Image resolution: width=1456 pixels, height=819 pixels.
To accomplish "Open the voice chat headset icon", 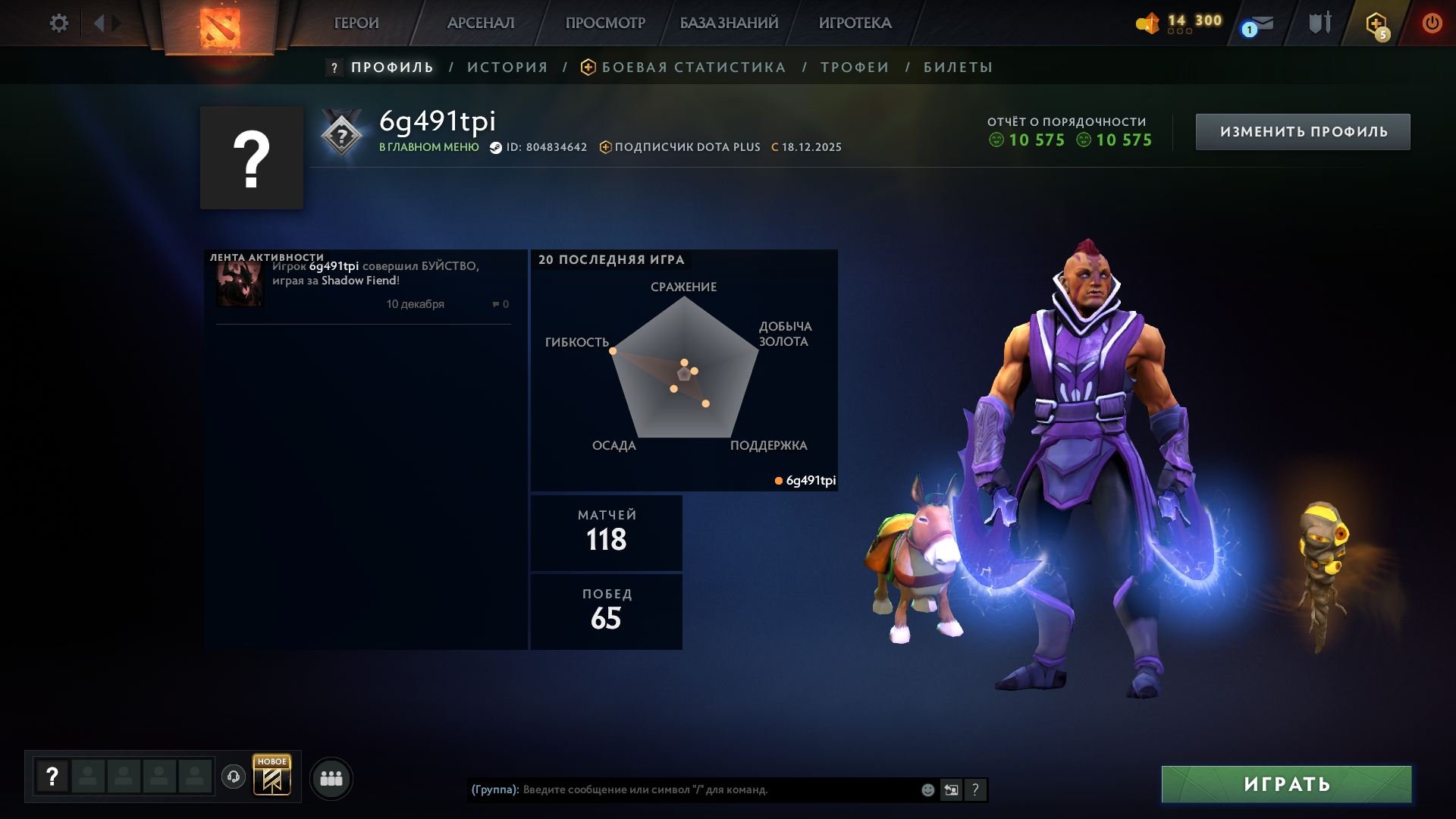I will coord(235,777).
